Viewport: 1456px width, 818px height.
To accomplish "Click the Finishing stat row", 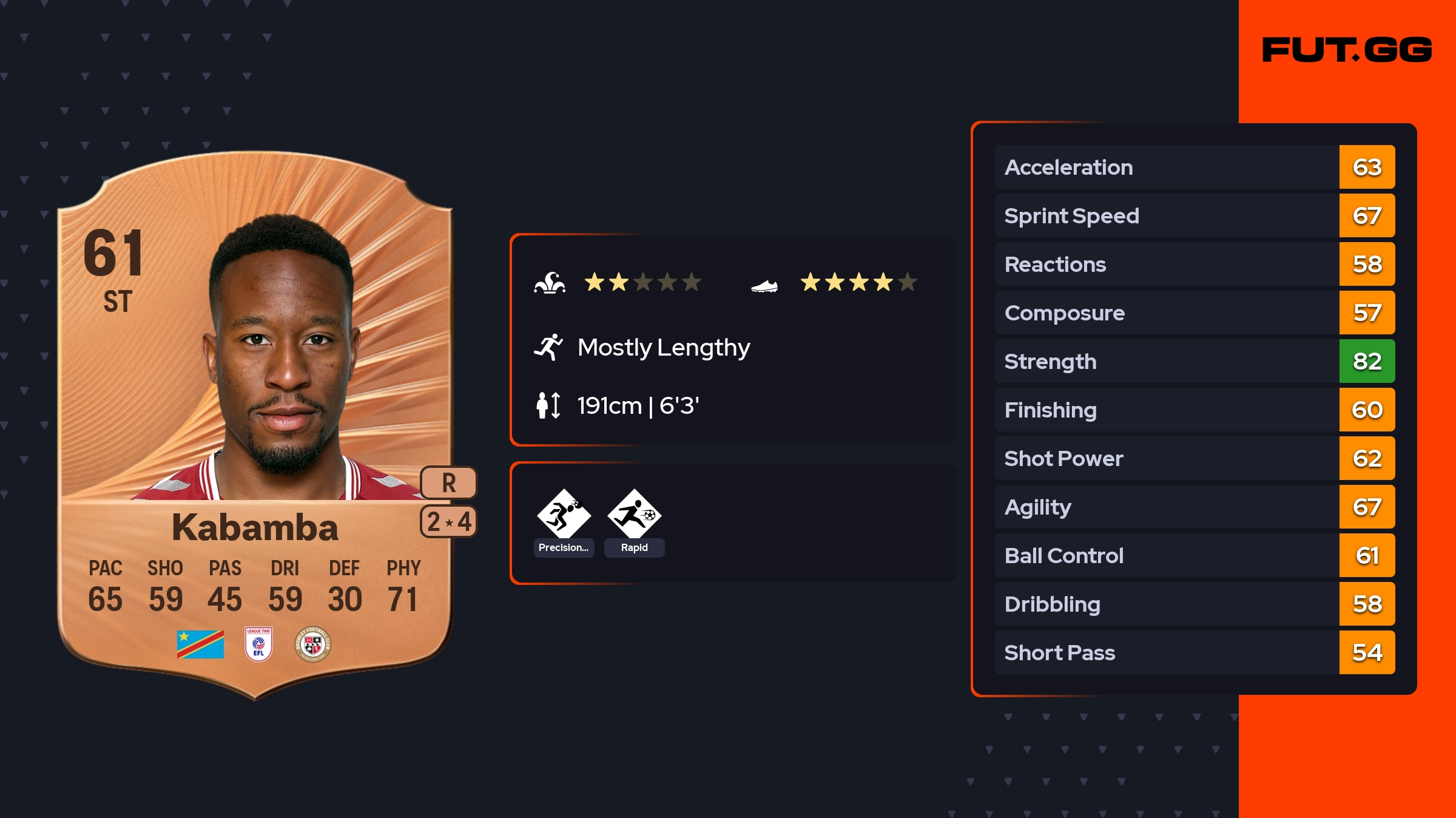I will 1194,410.
